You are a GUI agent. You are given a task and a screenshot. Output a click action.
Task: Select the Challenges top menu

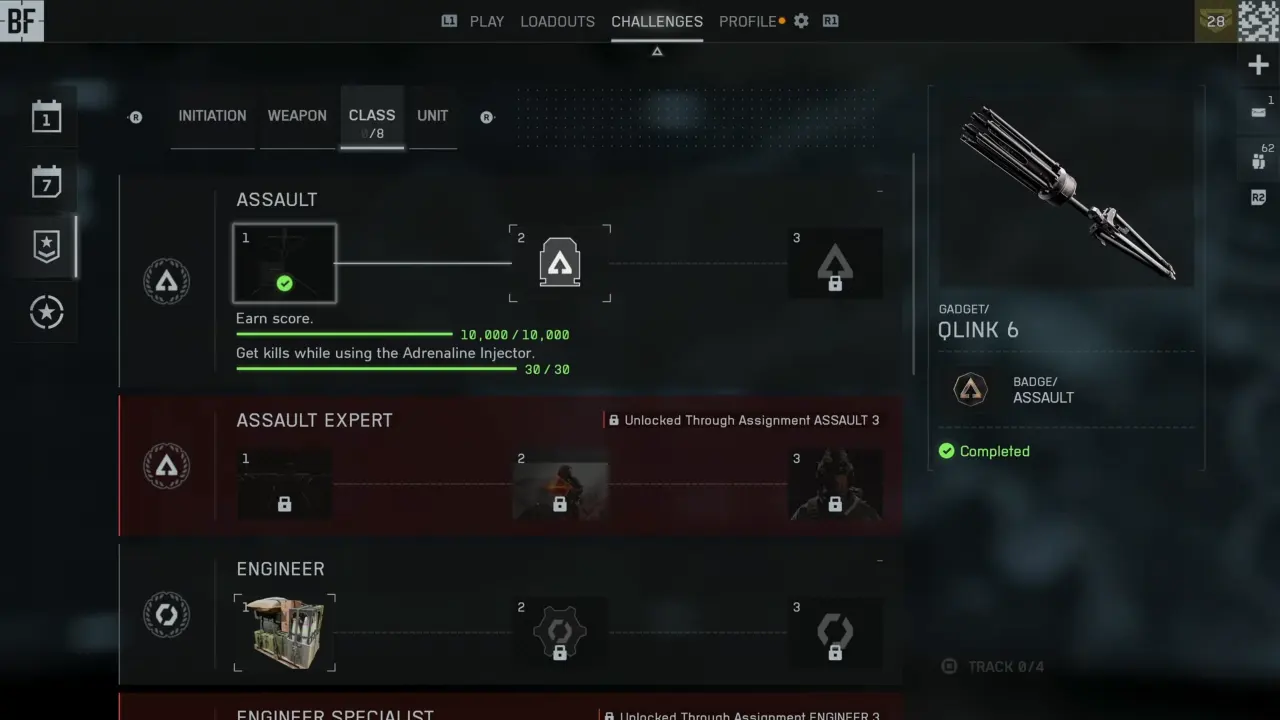pyautogui.click(x=657, y=21)
